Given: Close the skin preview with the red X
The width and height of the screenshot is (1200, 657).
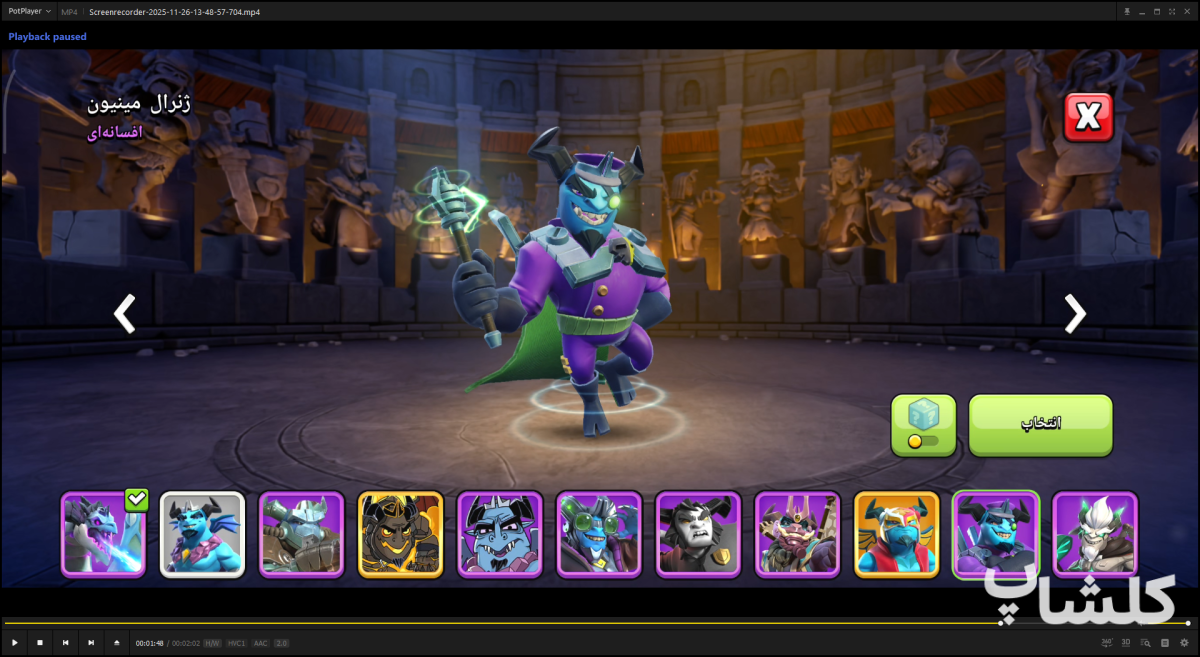Looking at the screenshot, I should point(1088,119).
